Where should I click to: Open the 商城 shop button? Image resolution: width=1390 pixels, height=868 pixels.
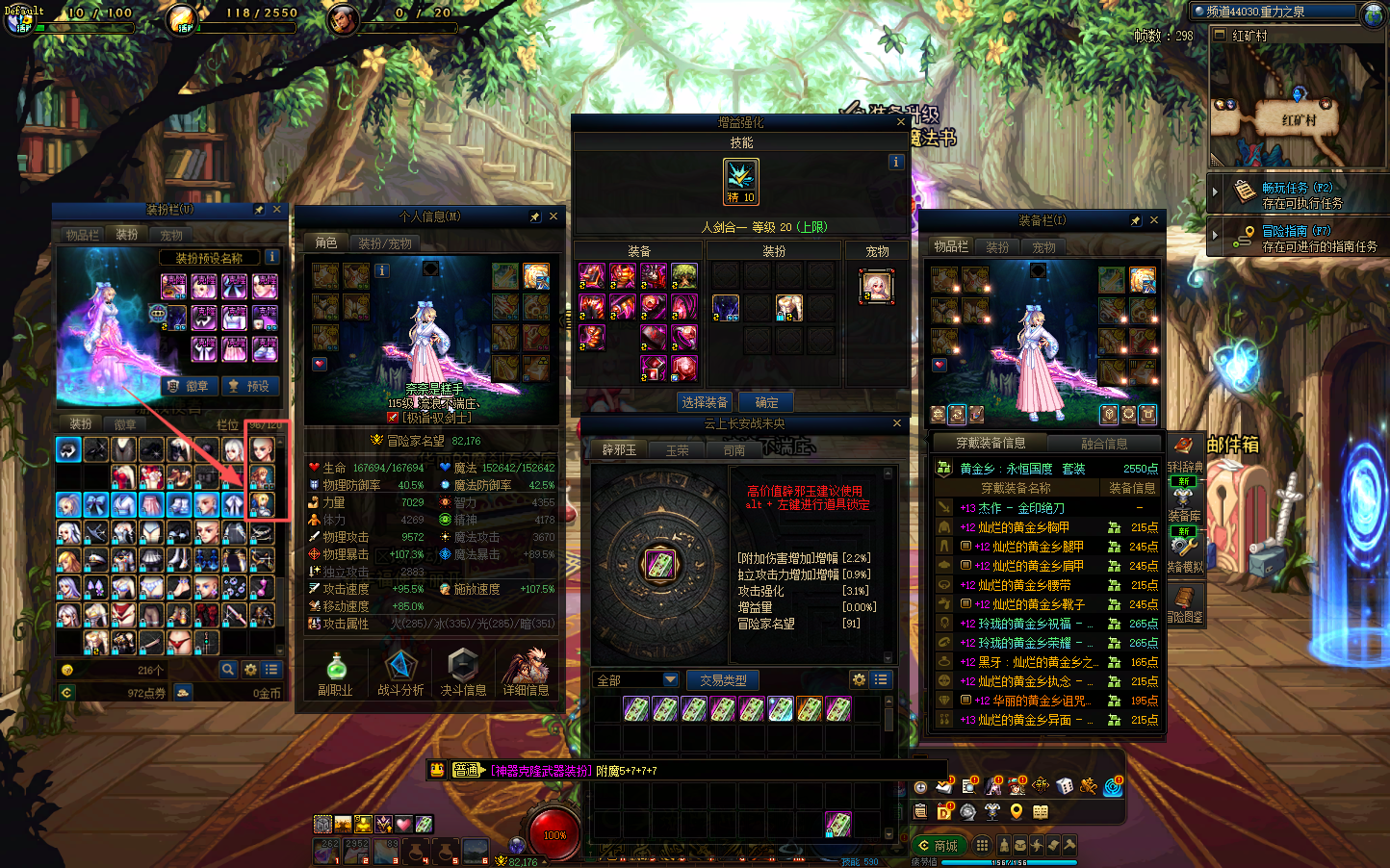(938, 846)
